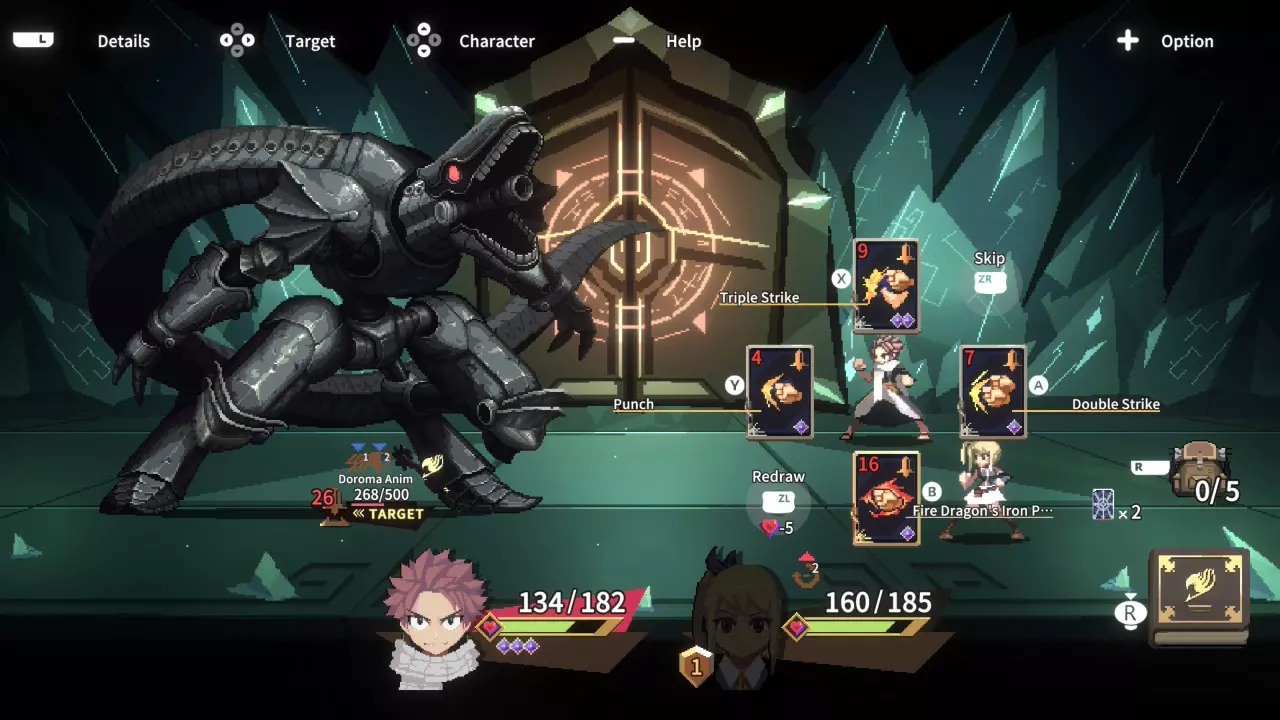
Task: Open the Details view
Action: [x=123, y=41]
